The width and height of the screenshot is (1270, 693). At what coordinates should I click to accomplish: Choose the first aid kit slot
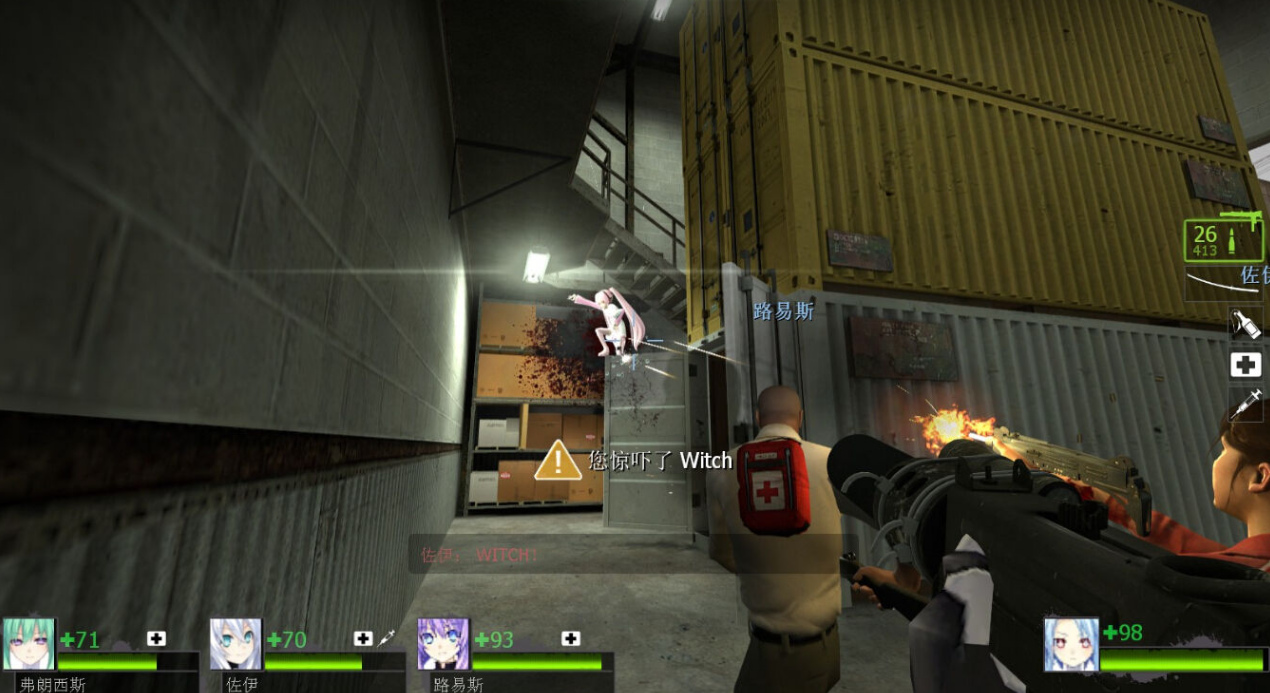click(x=1245, y=365)
